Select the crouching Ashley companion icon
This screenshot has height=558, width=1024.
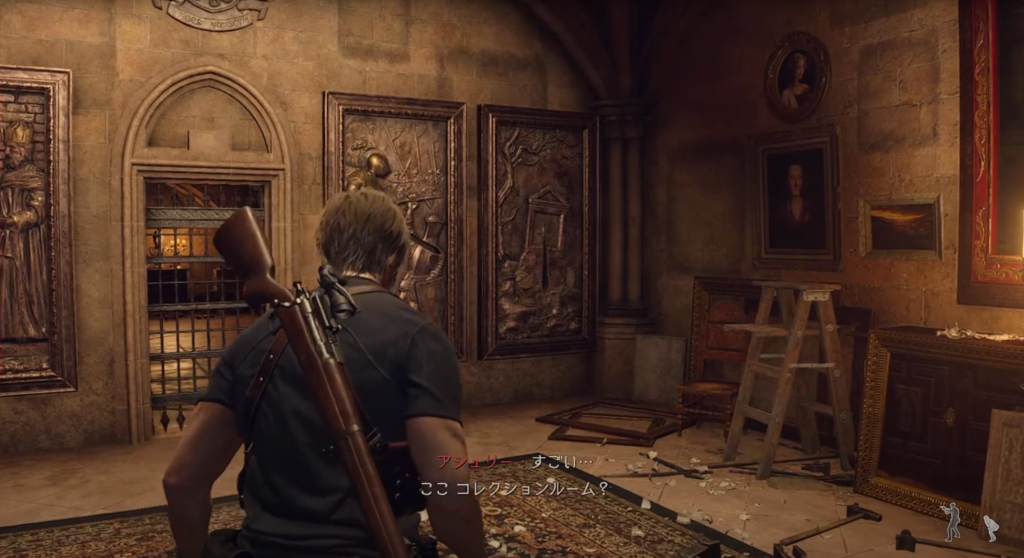point(990,528)
